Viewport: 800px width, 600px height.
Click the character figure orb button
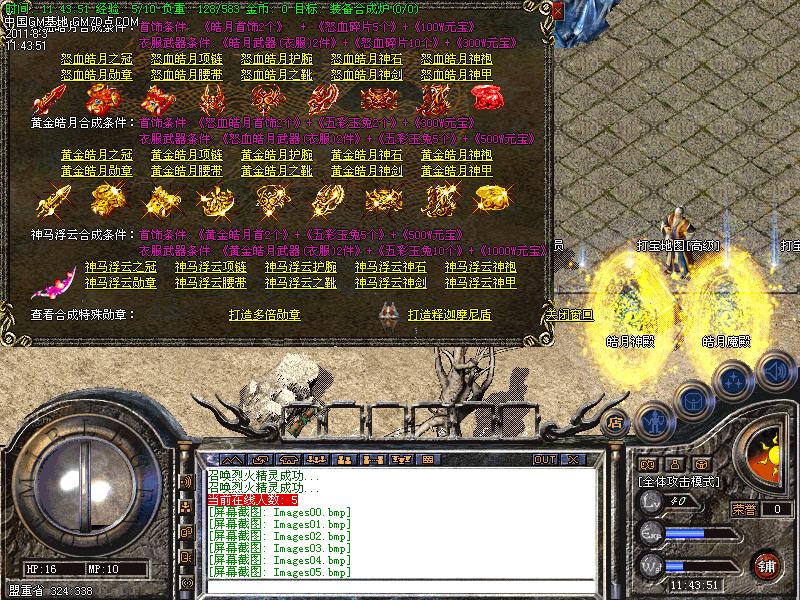[x=653, y=421]
